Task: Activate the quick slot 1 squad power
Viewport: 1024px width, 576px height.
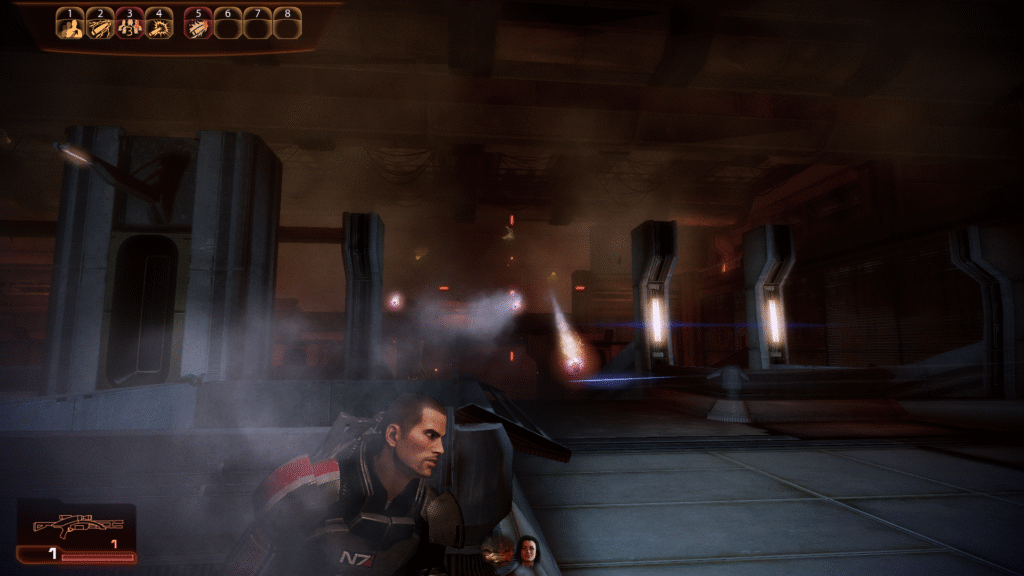Action: pyautogui.click(x=70, y=24)
